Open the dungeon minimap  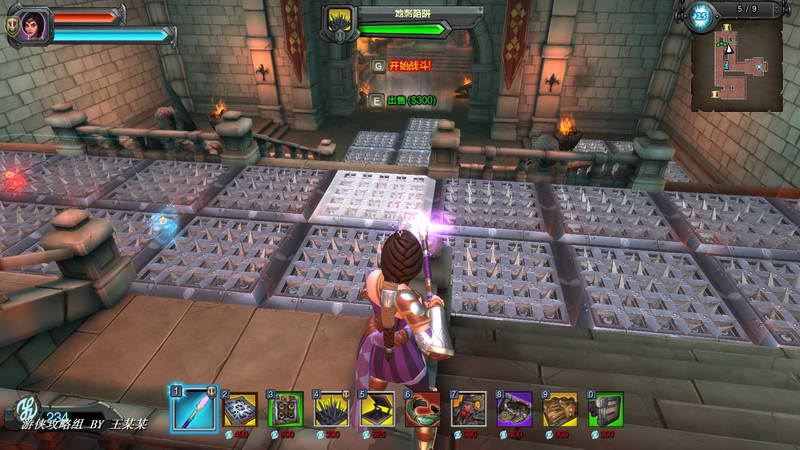coord(736,65)
